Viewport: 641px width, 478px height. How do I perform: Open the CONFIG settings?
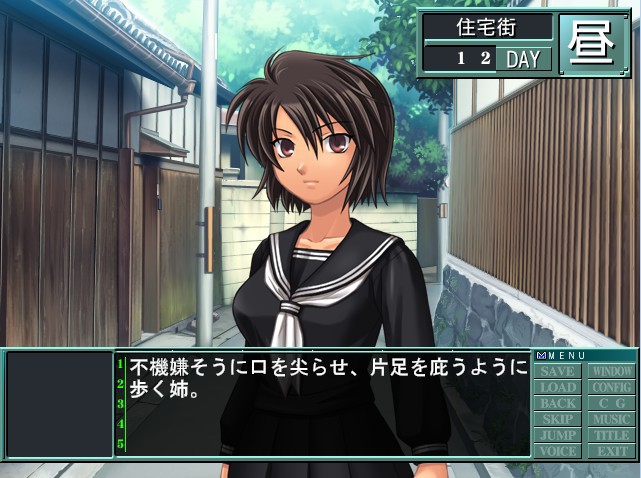(611, 388)
